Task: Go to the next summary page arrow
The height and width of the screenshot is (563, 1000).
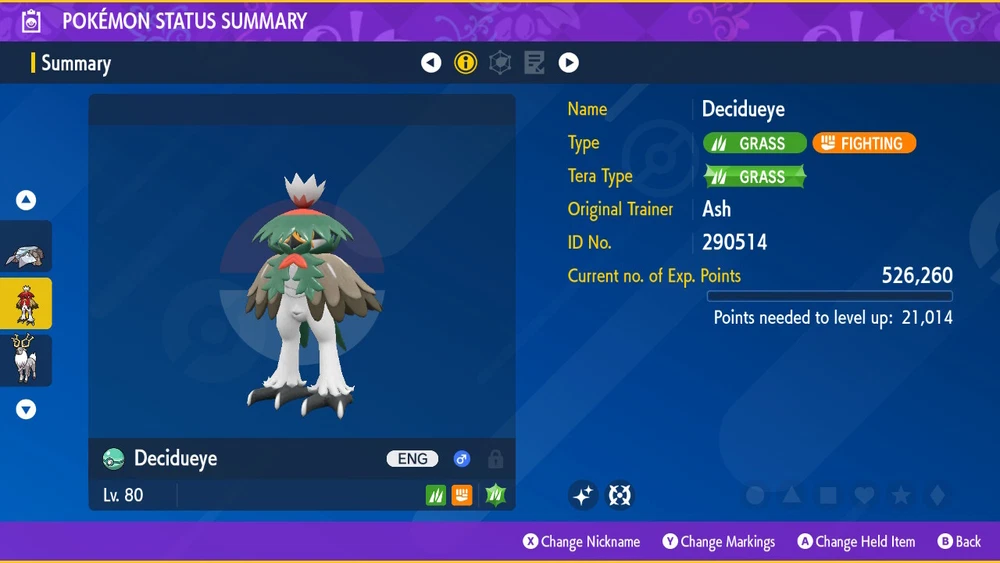Action: point(569,63)
